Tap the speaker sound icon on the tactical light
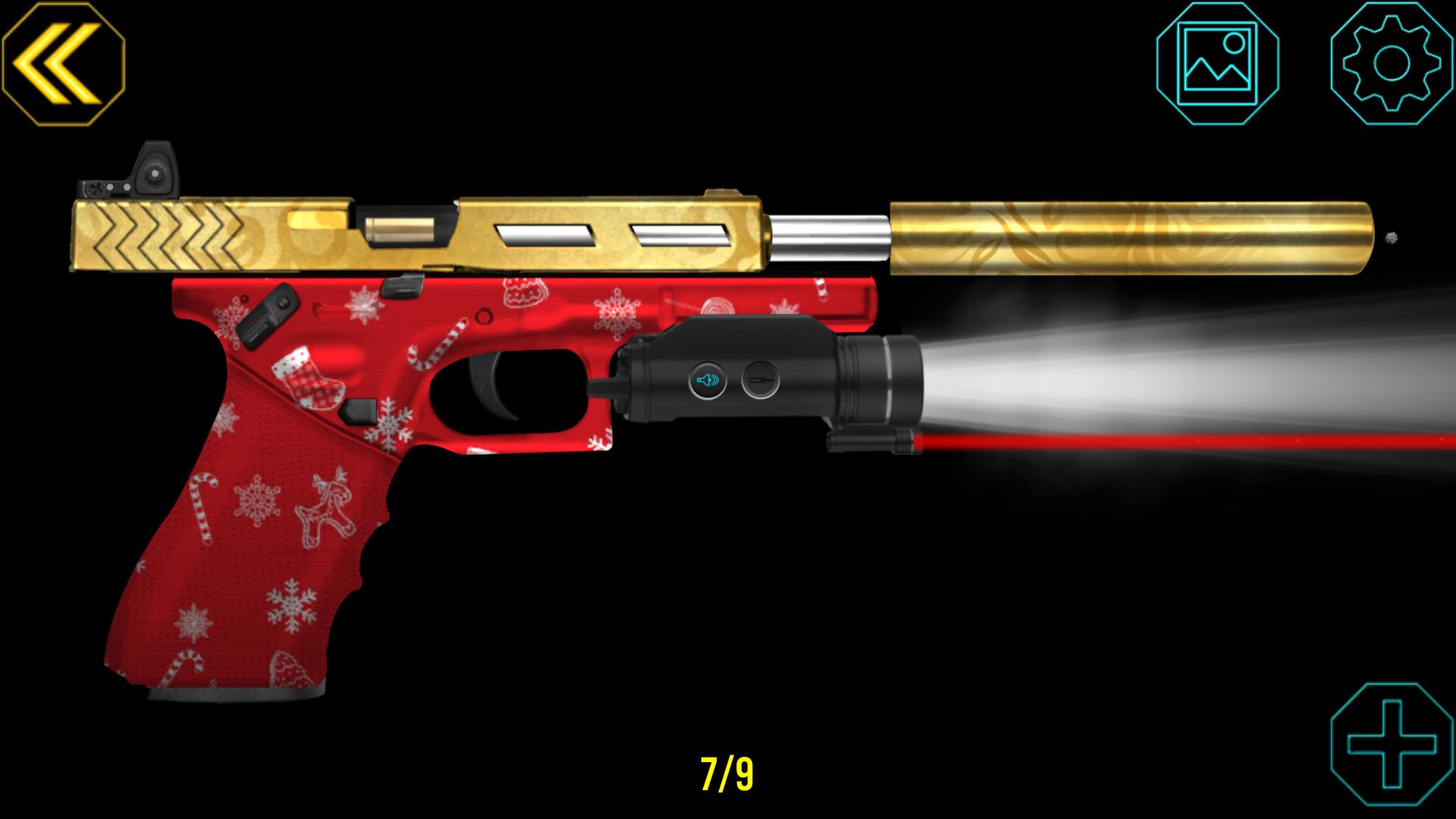The image size is (1456, 819). coord(707,381)
